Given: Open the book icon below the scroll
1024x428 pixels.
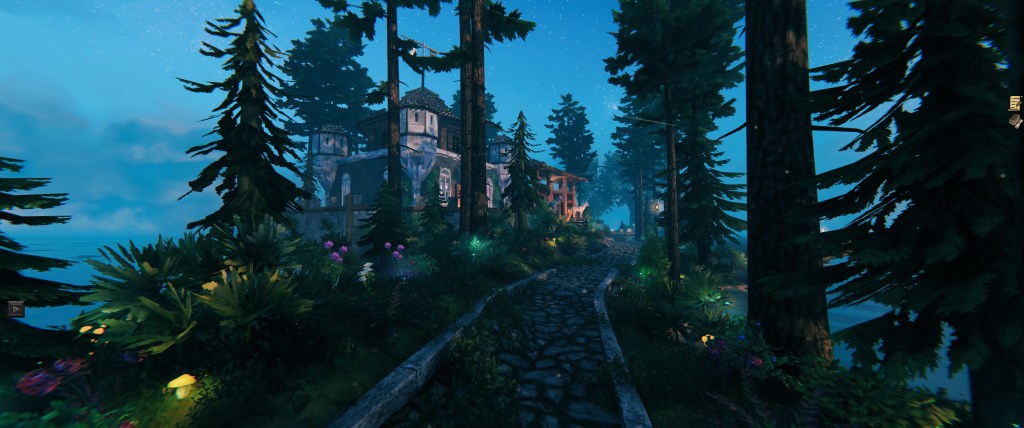Looking at the screenshot, I should 1016,122.
